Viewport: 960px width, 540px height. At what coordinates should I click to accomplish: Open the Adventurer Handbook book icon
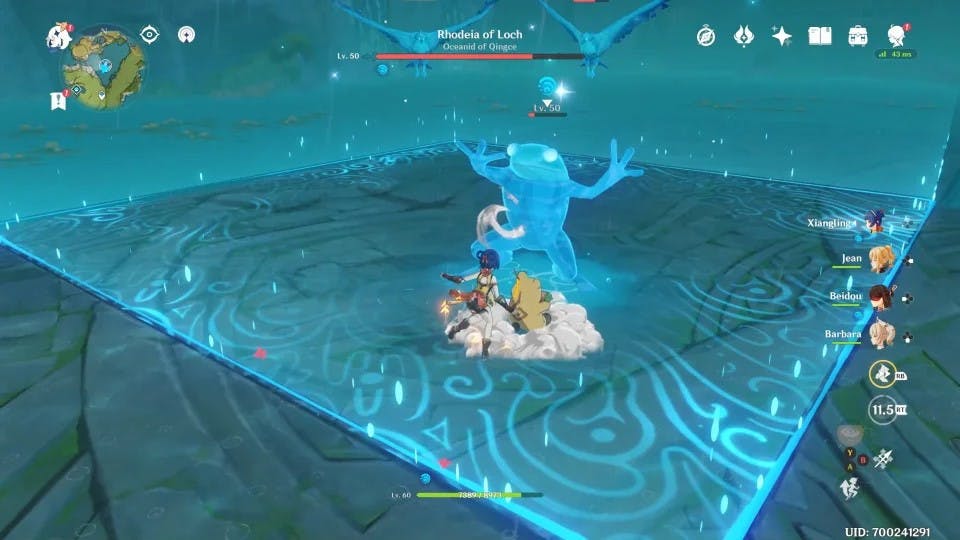click(820, 36)
